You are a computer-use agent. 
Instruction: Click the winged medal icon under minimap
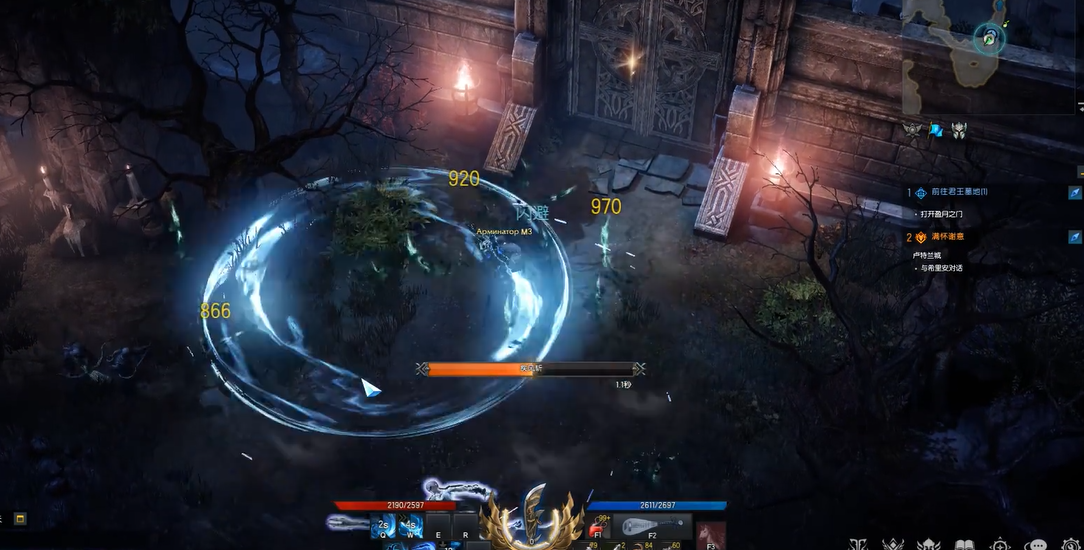912,130
